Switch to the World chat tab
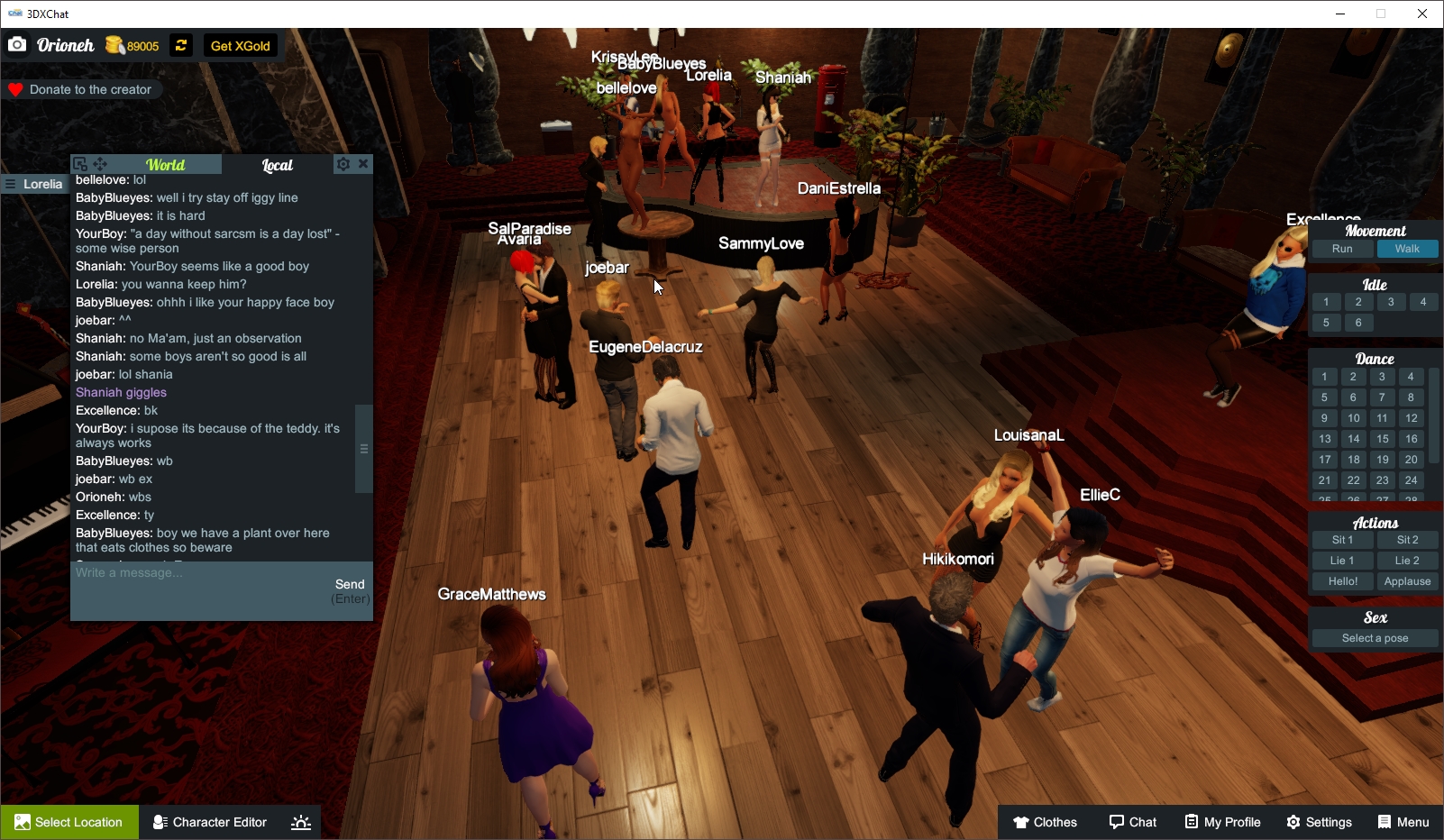The image size is (1444, 840). [165, 164]
